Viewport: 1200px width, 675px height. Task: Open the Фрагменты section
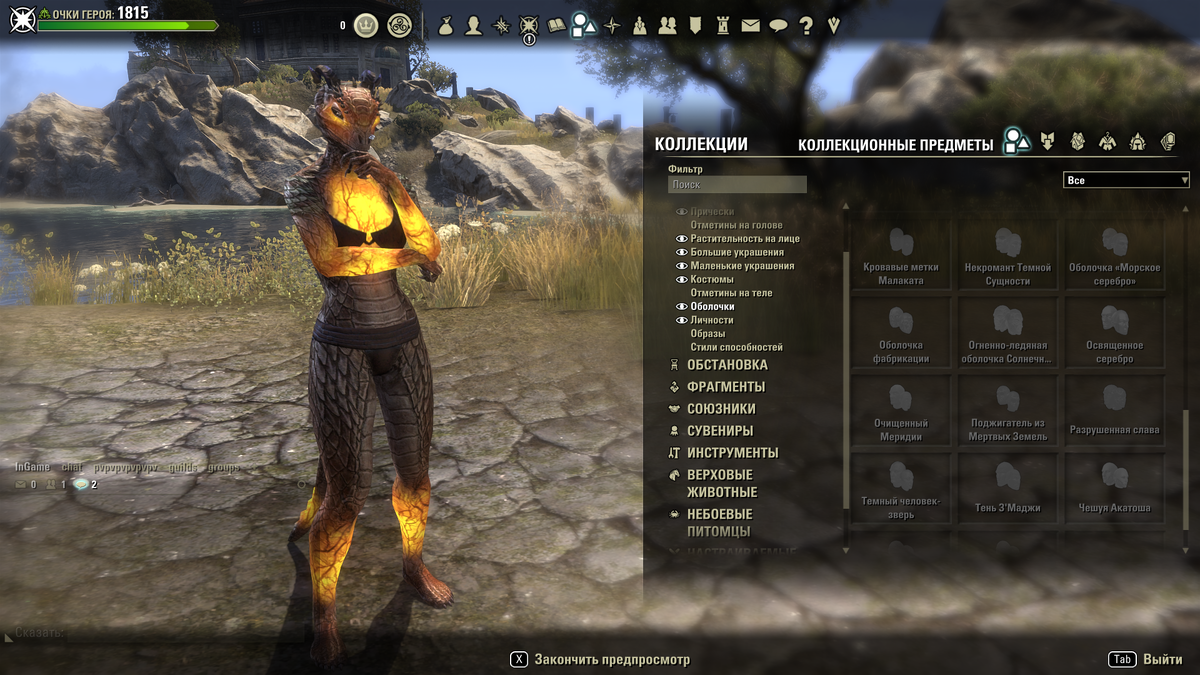click(726, 387)
